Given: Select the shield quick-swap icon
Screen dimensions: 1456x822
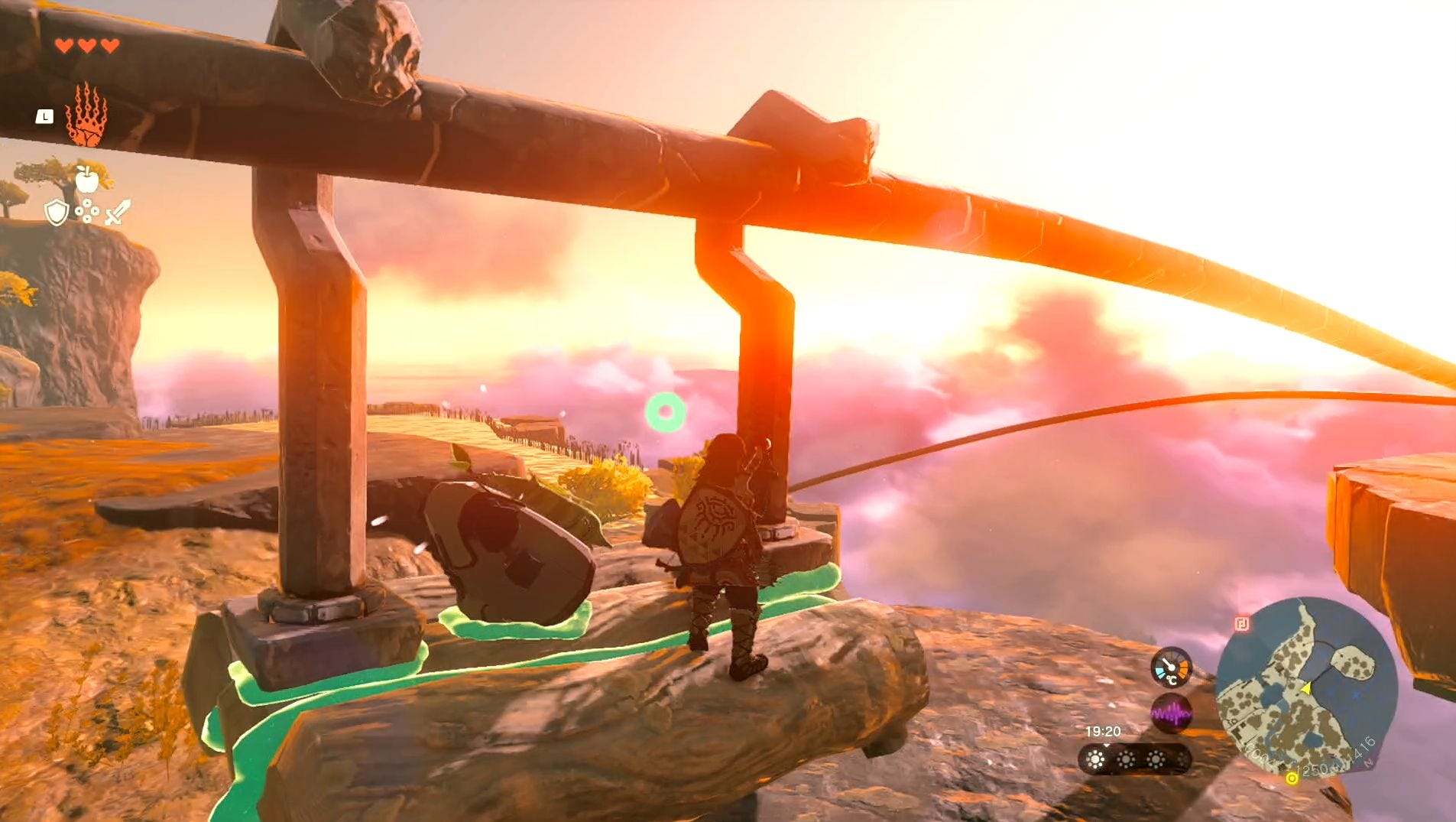Looking at the screenshot, I should point(57,213).
